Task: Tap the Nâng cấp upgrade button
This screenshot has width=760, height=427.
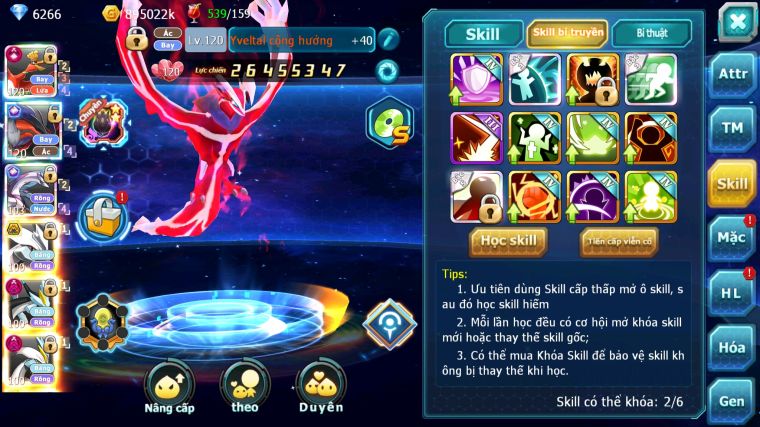Action: click(169, 386)
